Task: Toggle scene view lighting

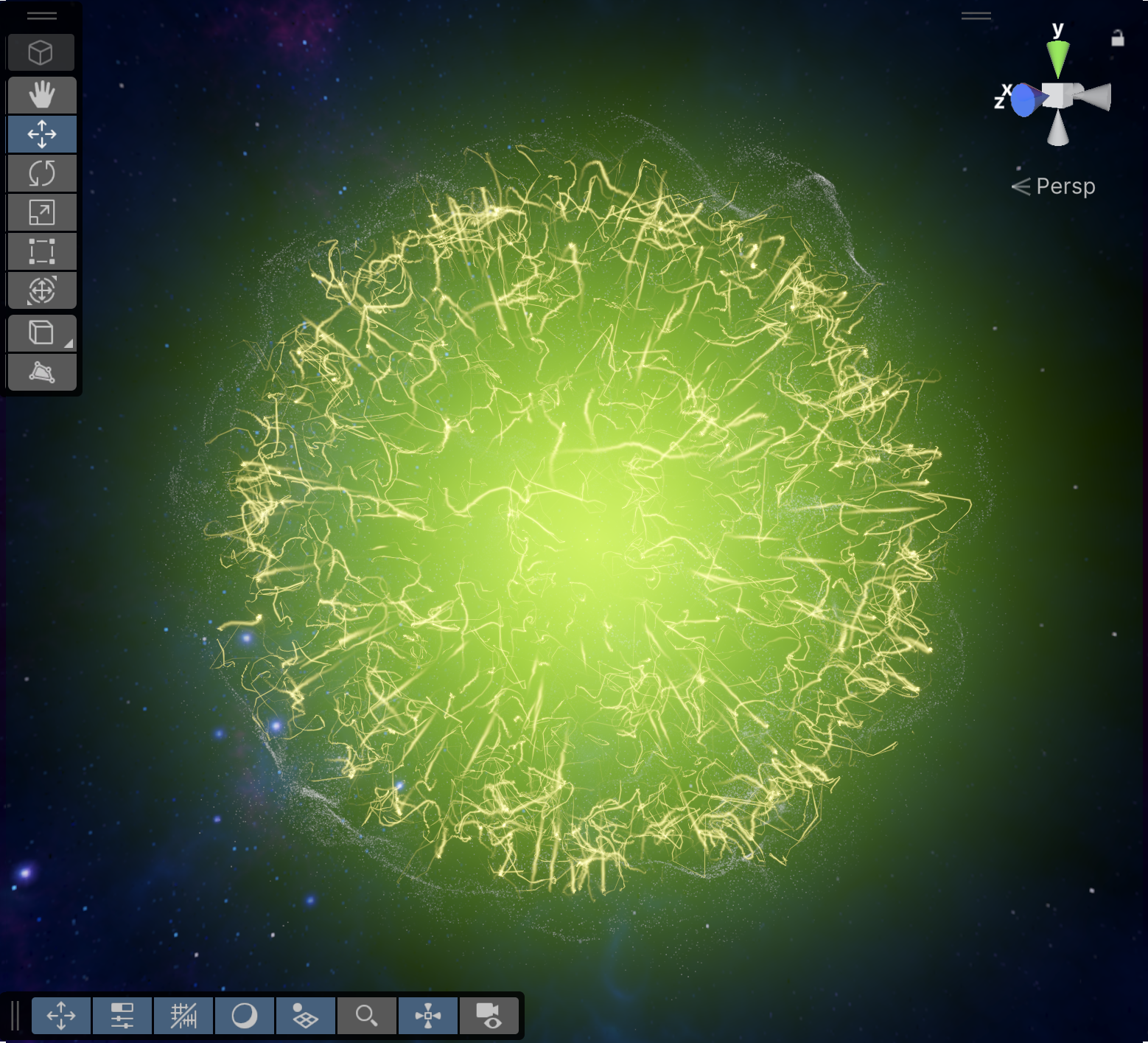Action: click(x=245, y=1015)
